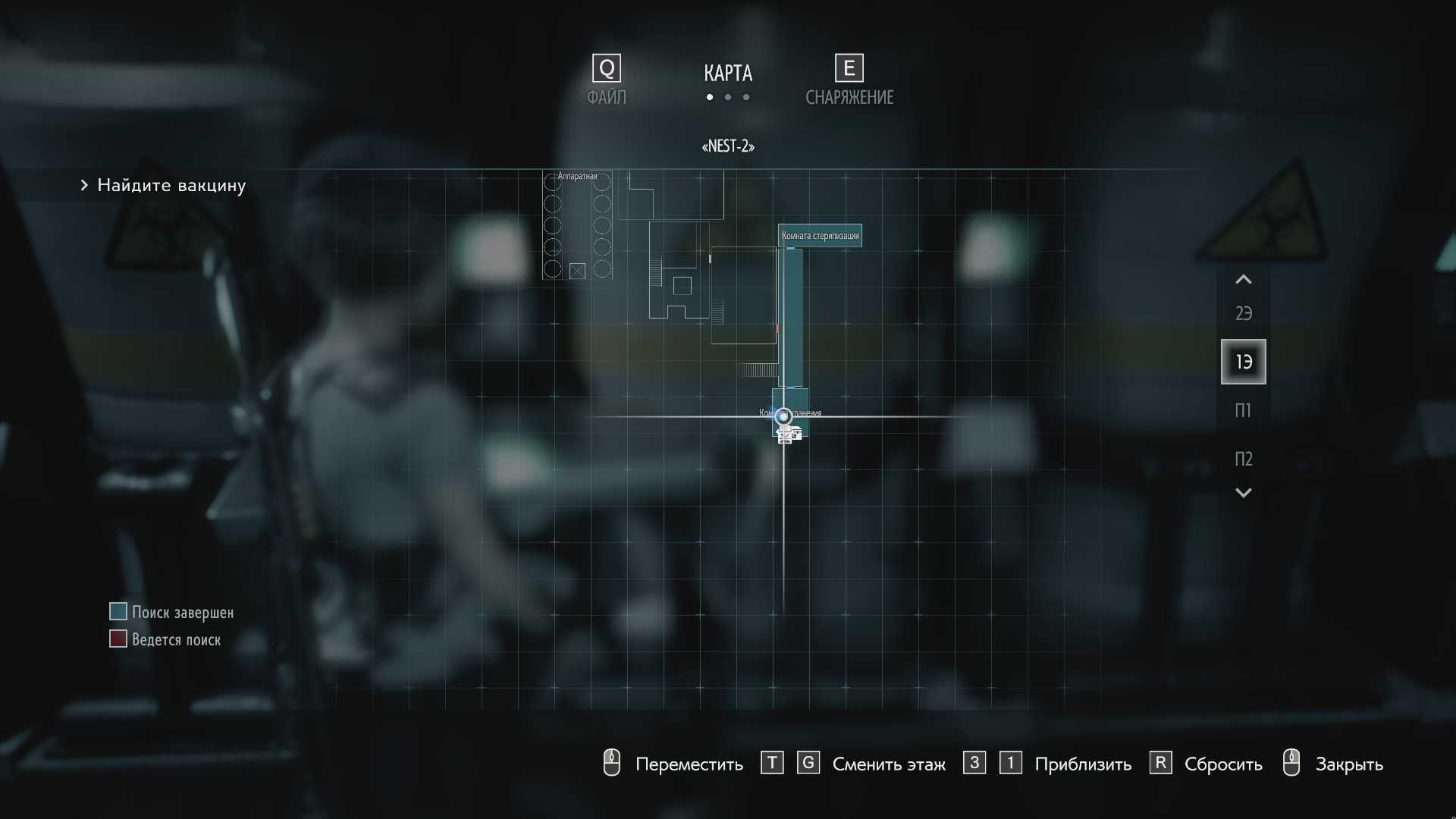Select the Найдите вакцину objective
The height and width of the screenshot is (819, 1456).
[x=171, y=186]
